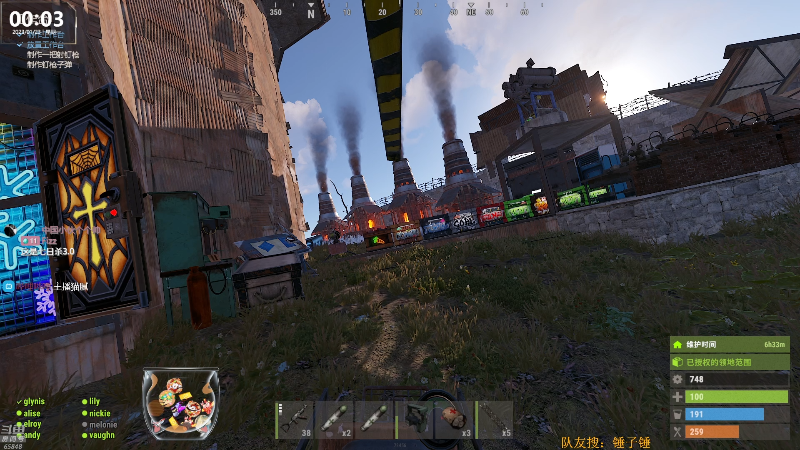This screenshot has width=800, height=450.
Task: Select the assault rifle hotbar slot
Action: click(x=294, y=419)
